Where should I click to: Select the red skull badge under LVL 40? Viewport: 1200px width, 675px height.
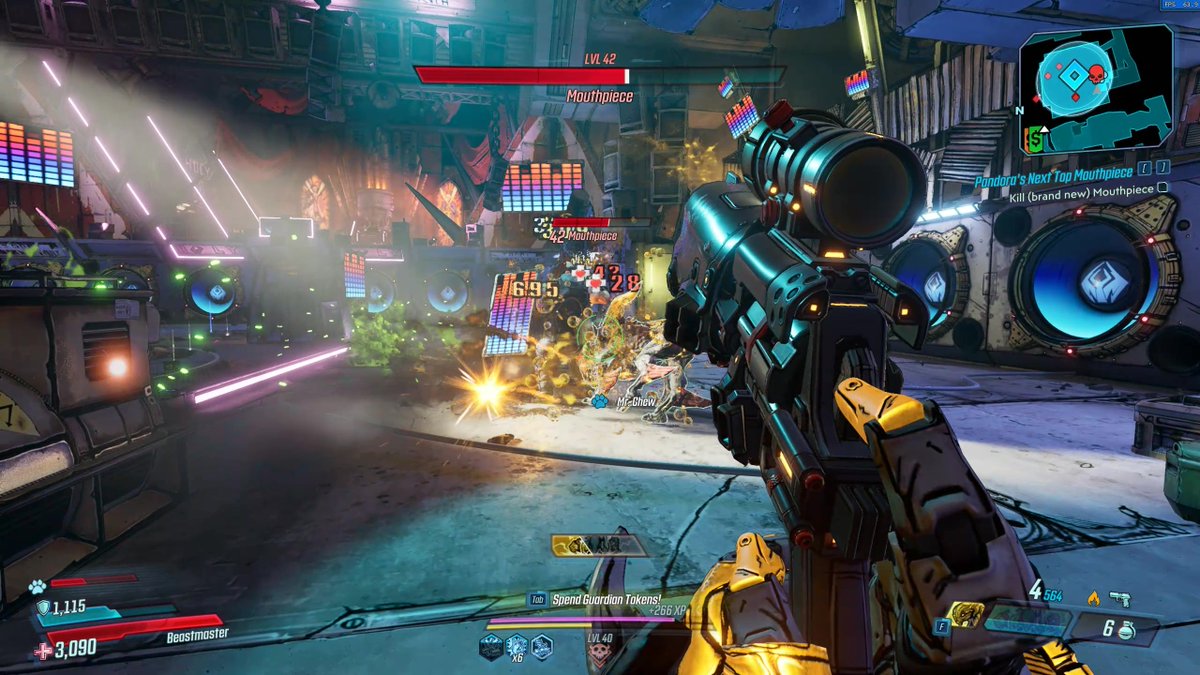pyautogui.click(x=600, y=656)
